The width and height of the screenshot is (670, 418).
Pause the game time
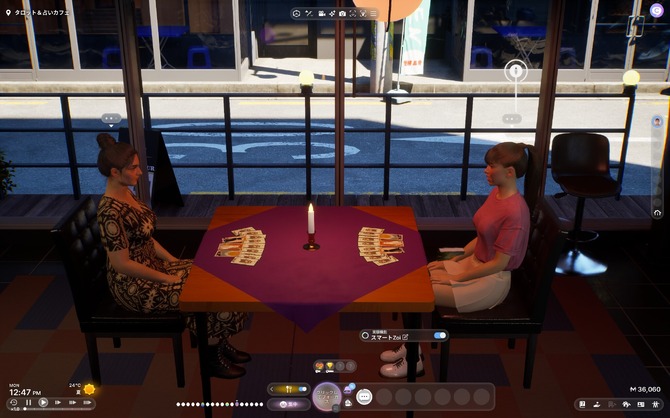[28, 403]
